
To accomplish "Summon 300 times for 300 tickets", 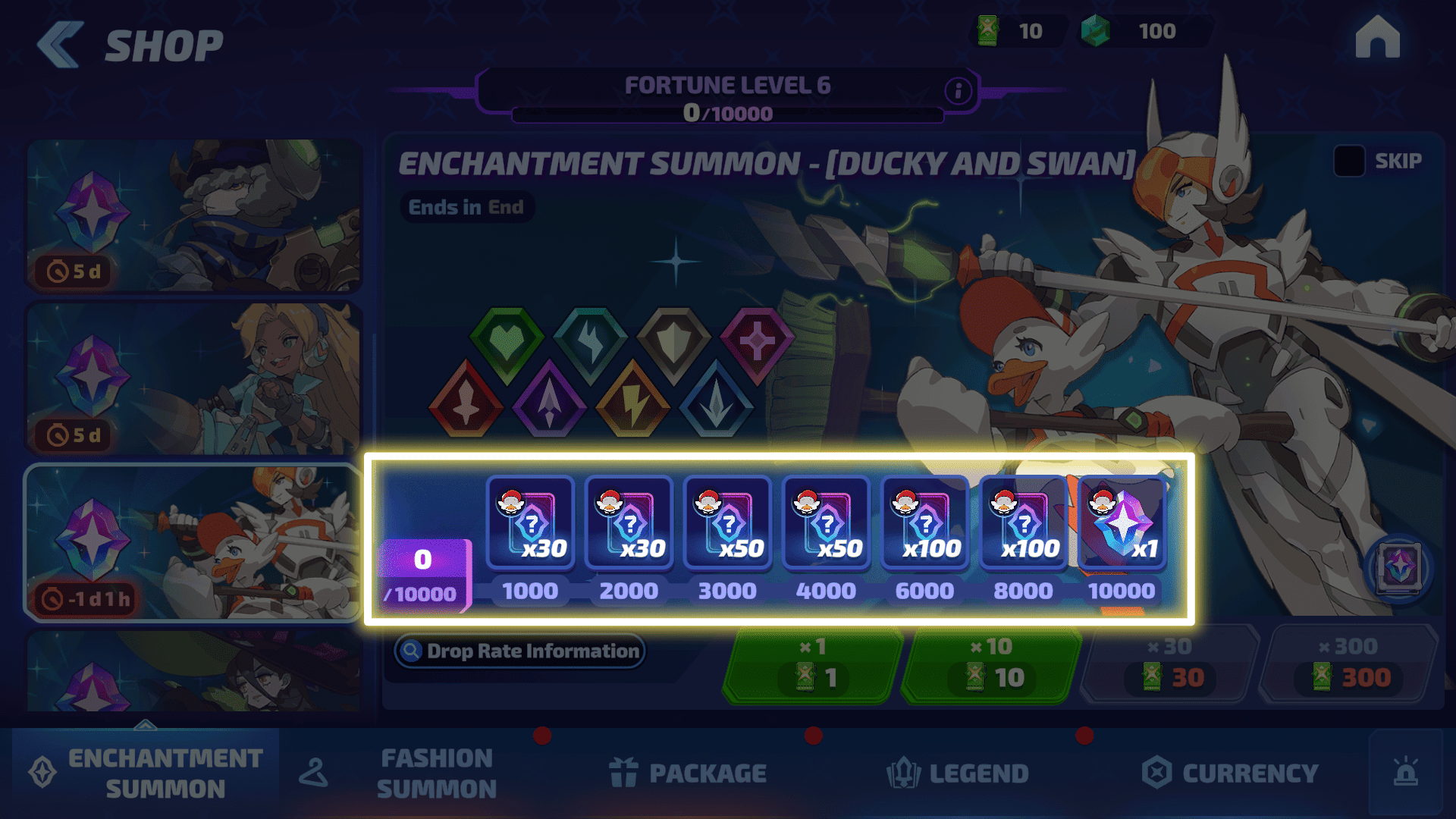I will tap(1349, 666).
